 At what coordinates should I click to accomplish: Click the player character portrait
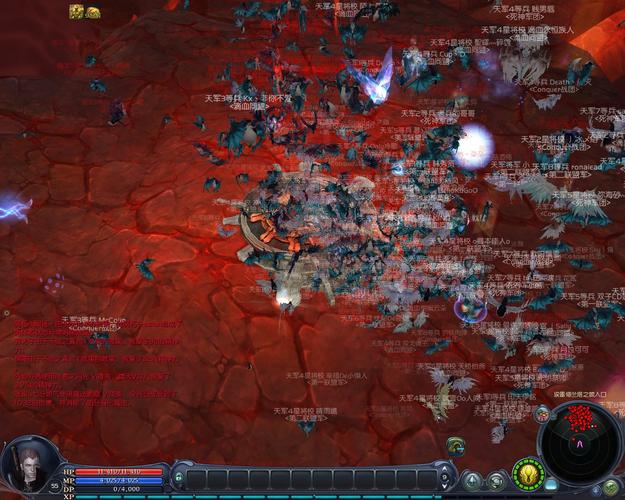[x=26, y=464]
